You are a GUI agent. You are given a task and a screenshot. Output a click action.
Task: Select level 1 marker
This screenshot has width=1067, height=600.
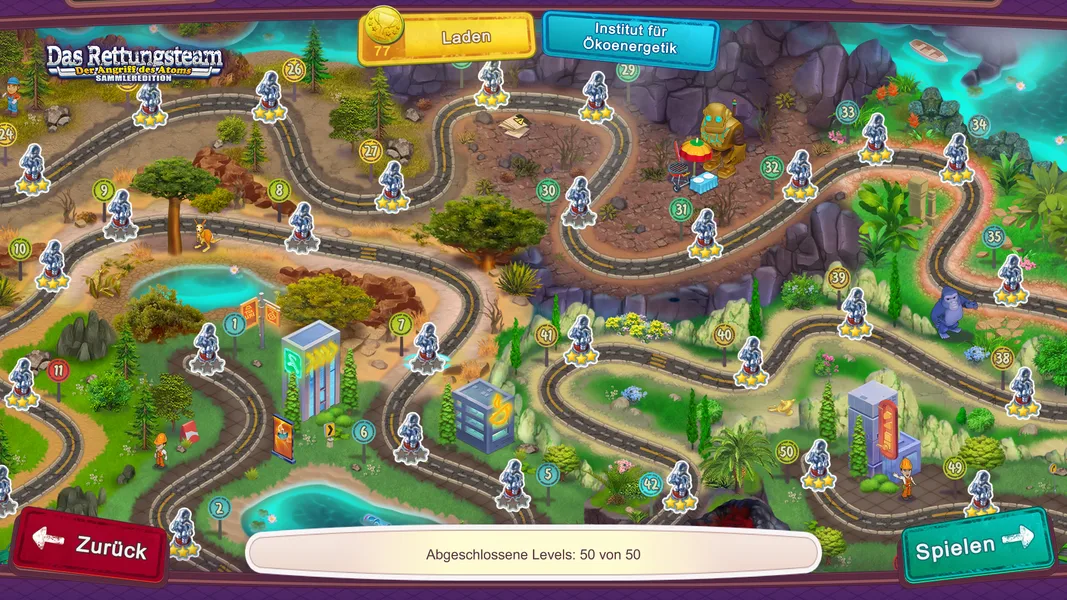[234, 323]
